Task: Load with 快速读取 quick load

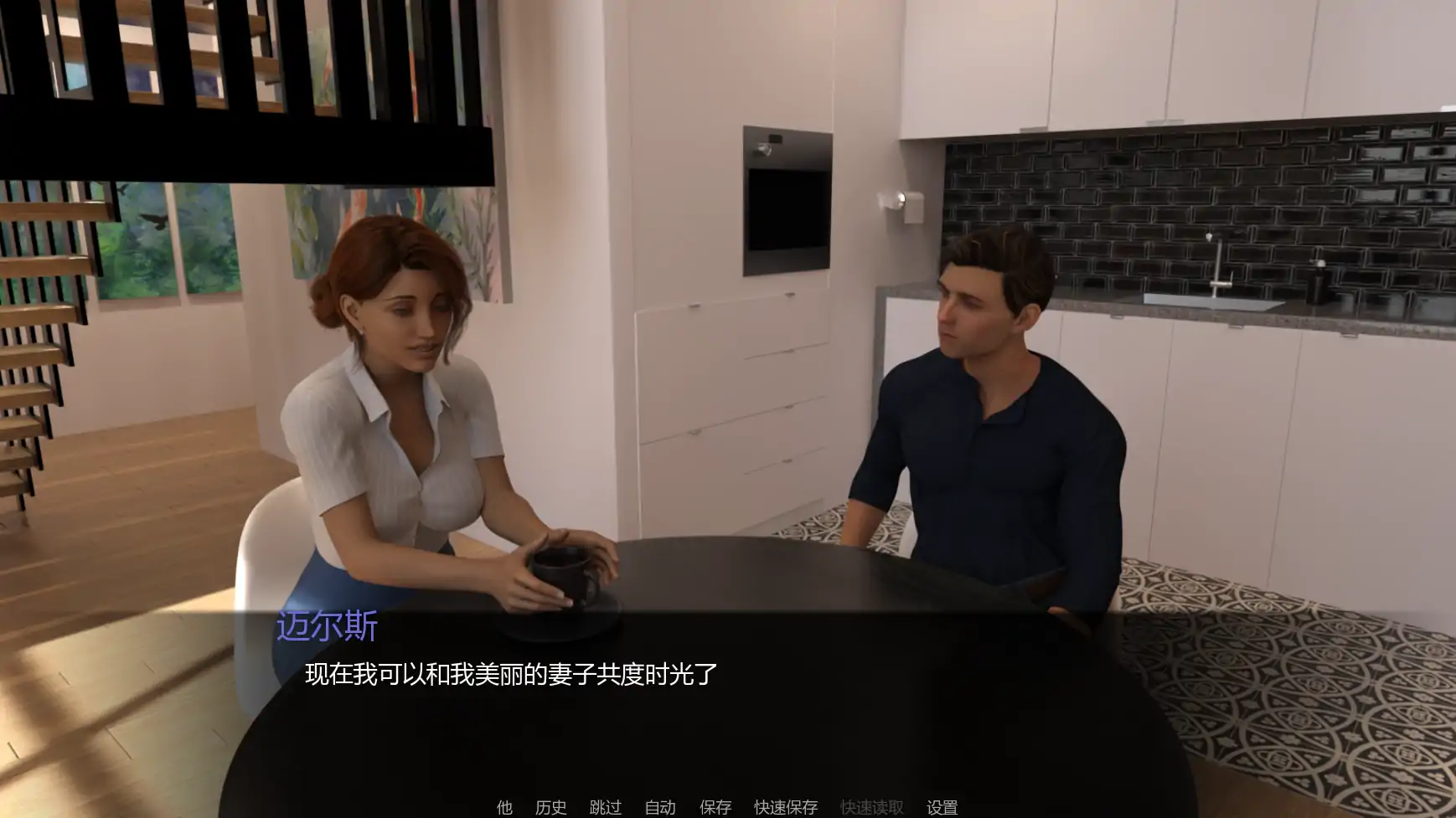Action: [871, 808]
